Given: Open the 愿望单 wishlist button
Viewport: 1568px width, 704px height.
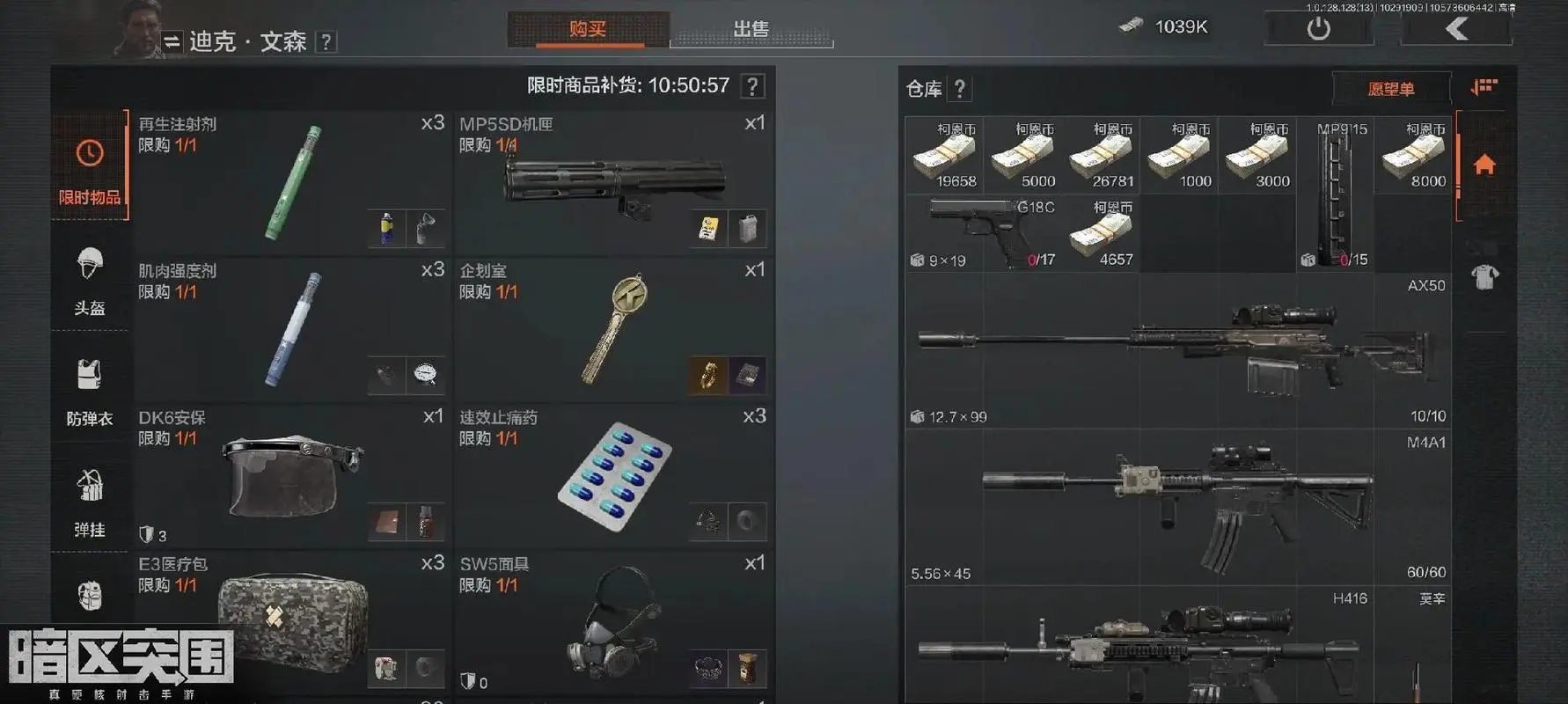Looking at the screenshot, I should pyautogui.click(x=1394, y=89).
